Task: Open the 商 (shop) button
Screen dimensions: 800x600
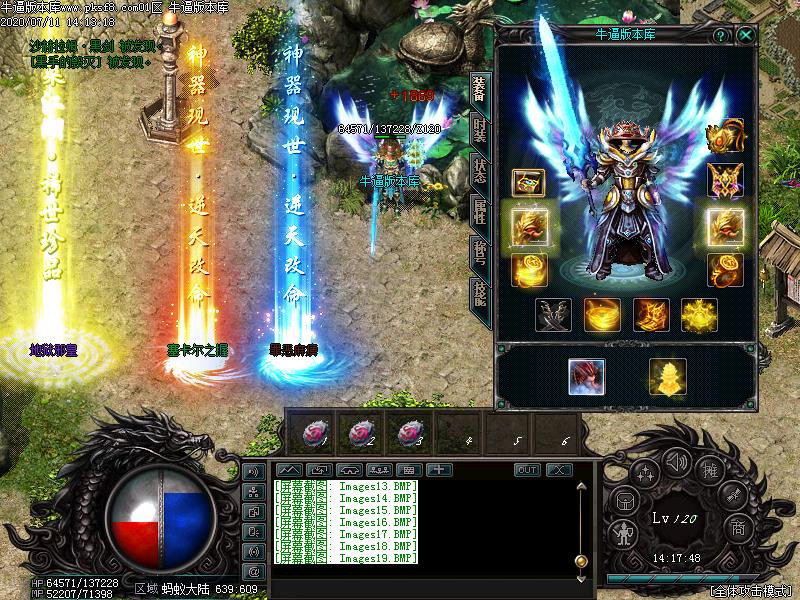Action: [738, 526]
